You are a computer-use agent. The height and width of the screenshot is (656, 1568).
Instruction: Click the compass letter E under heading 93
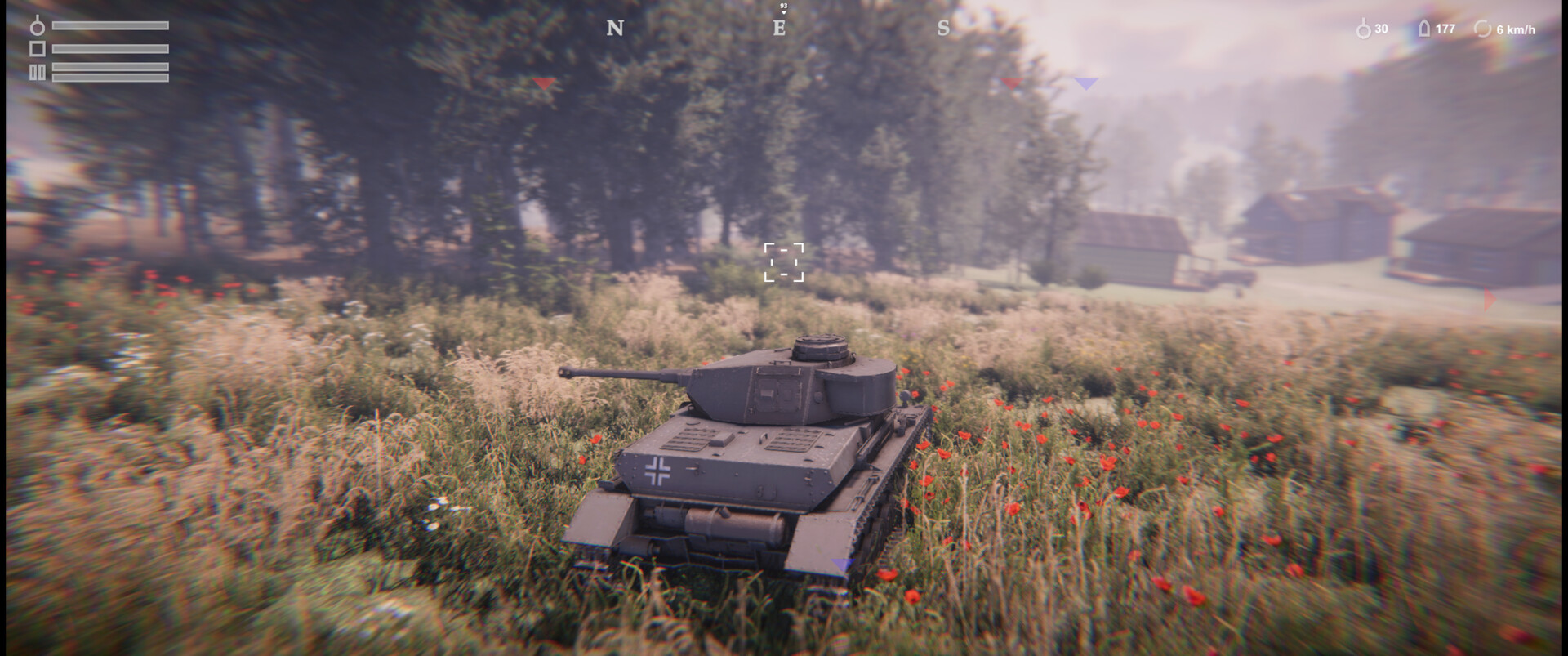coord(780,29)
